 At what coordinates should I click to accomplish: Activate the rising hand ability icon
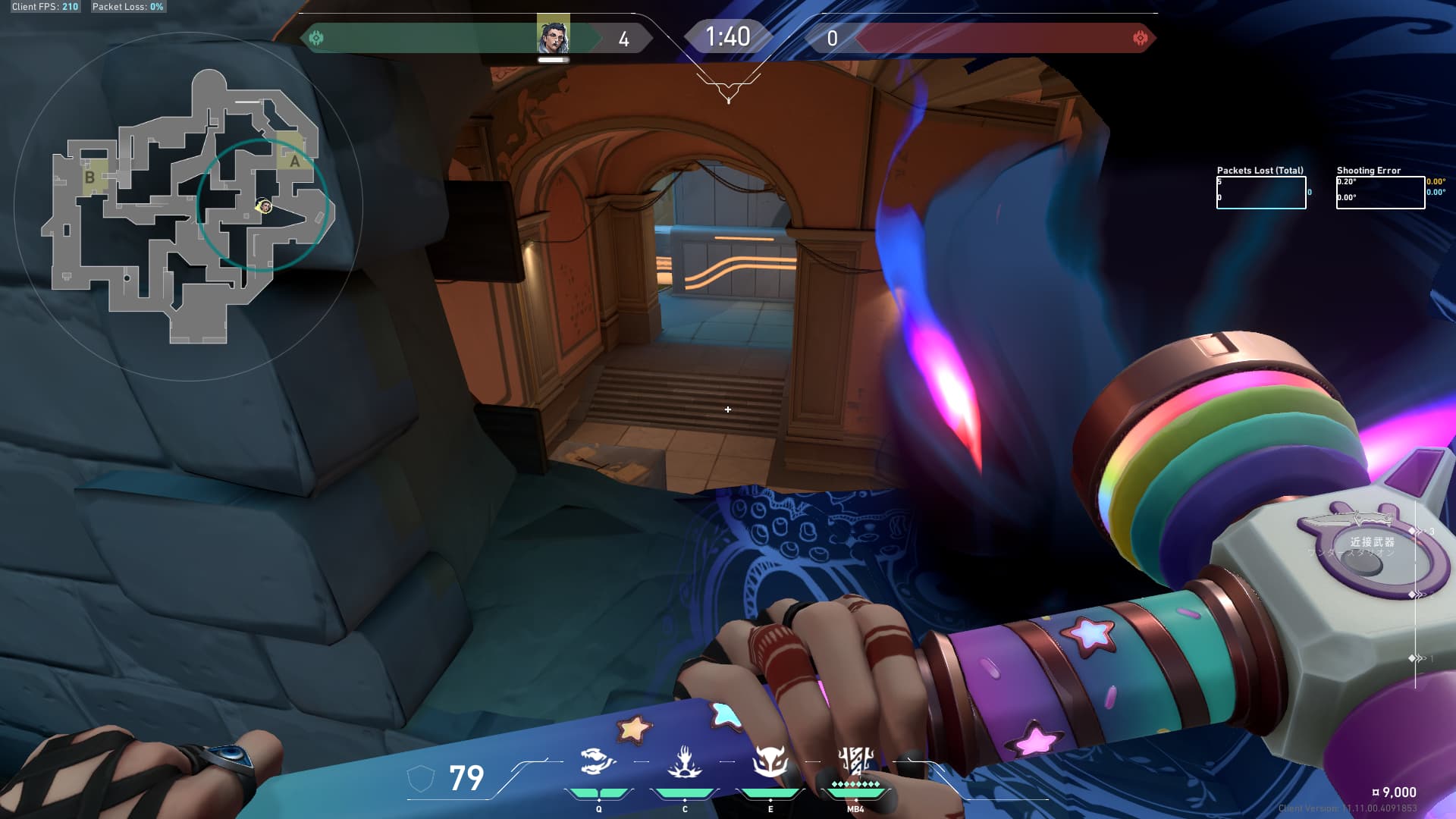pyautogui.click(x=684, y=762)
